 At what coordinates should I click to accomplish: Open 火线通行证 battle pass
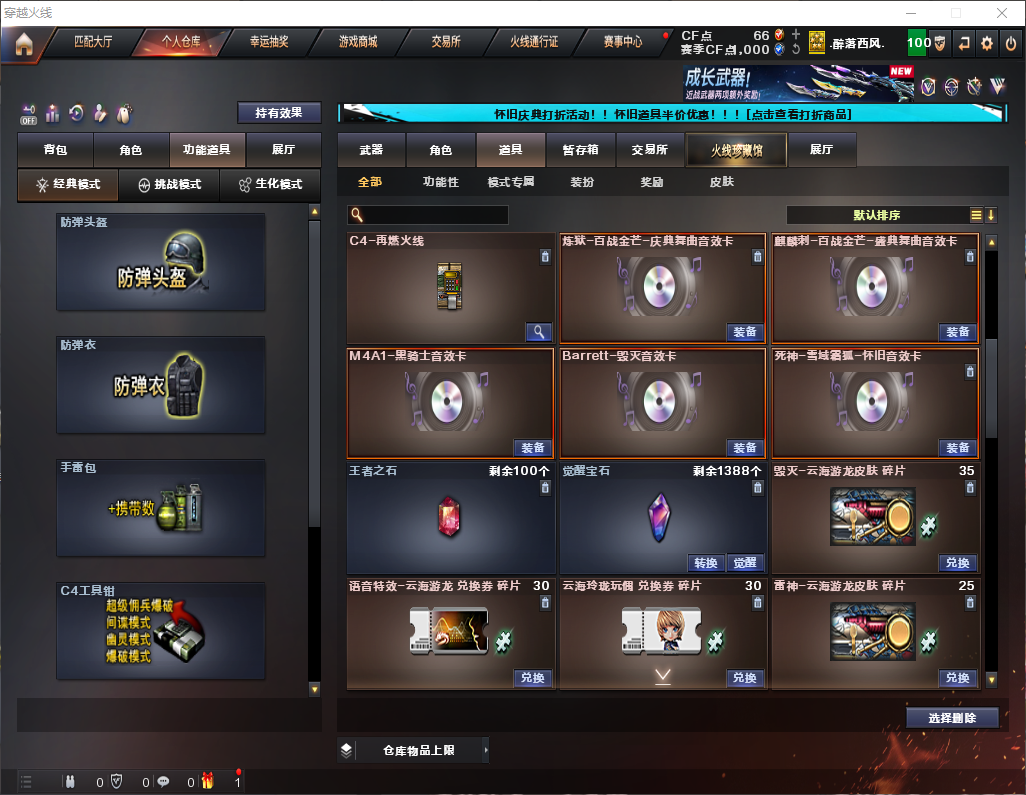[534, 42]
